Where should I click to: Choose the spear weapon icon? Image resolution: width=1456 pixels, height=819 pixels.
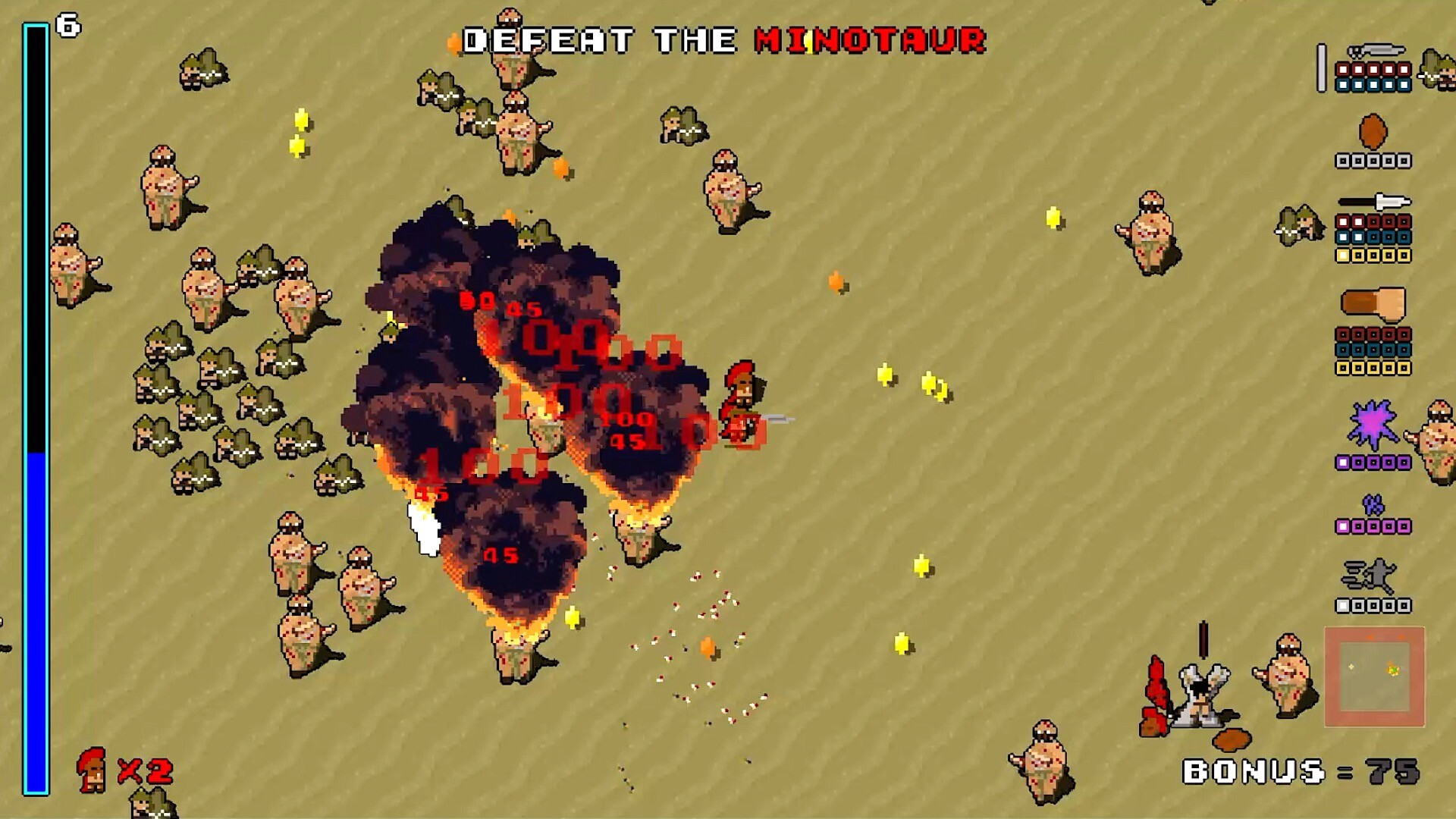1374,202
